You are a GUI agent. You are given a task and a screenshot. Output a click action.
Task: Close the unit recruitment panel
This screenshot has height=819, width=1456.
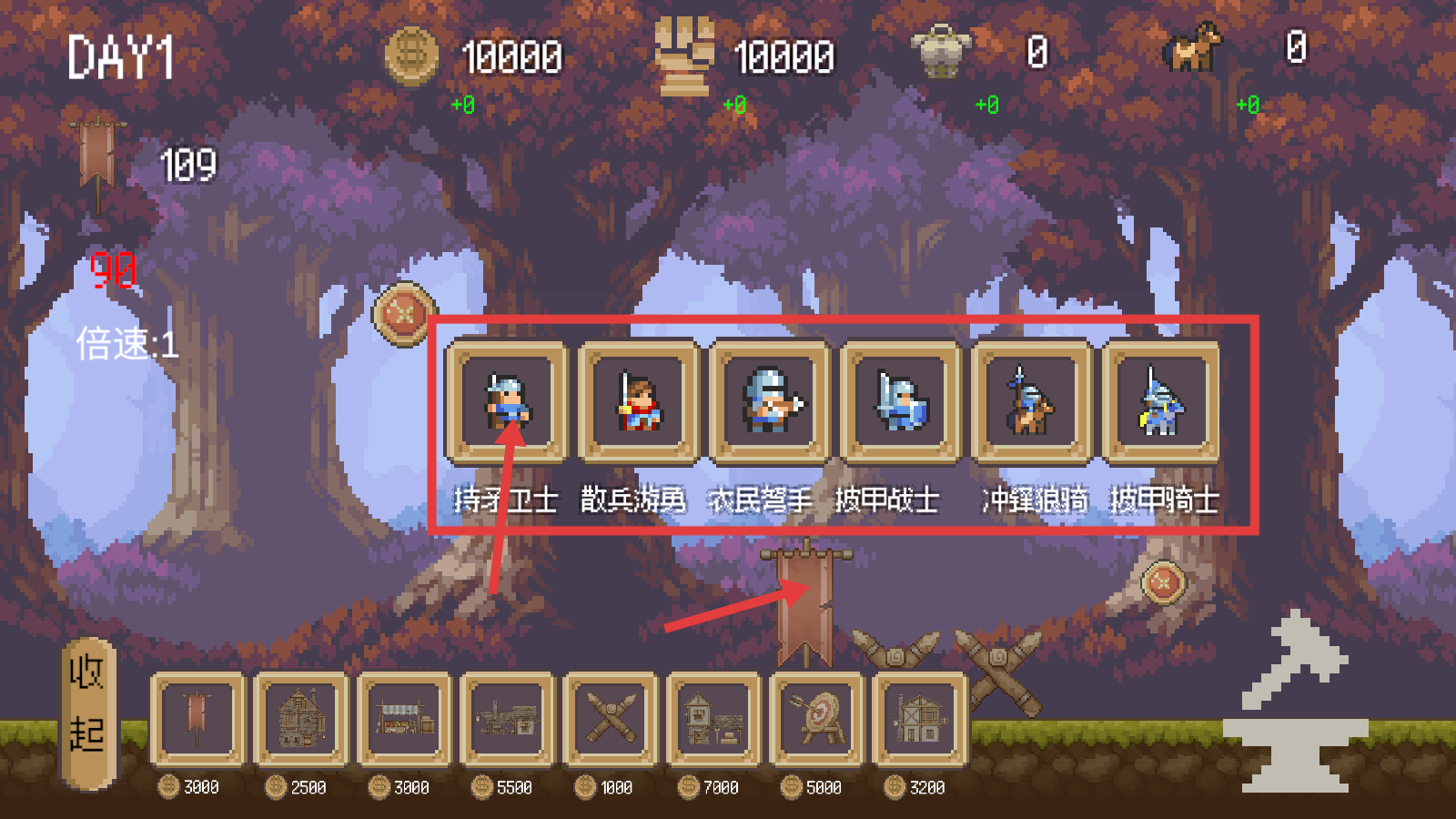[x=403, y=314]
